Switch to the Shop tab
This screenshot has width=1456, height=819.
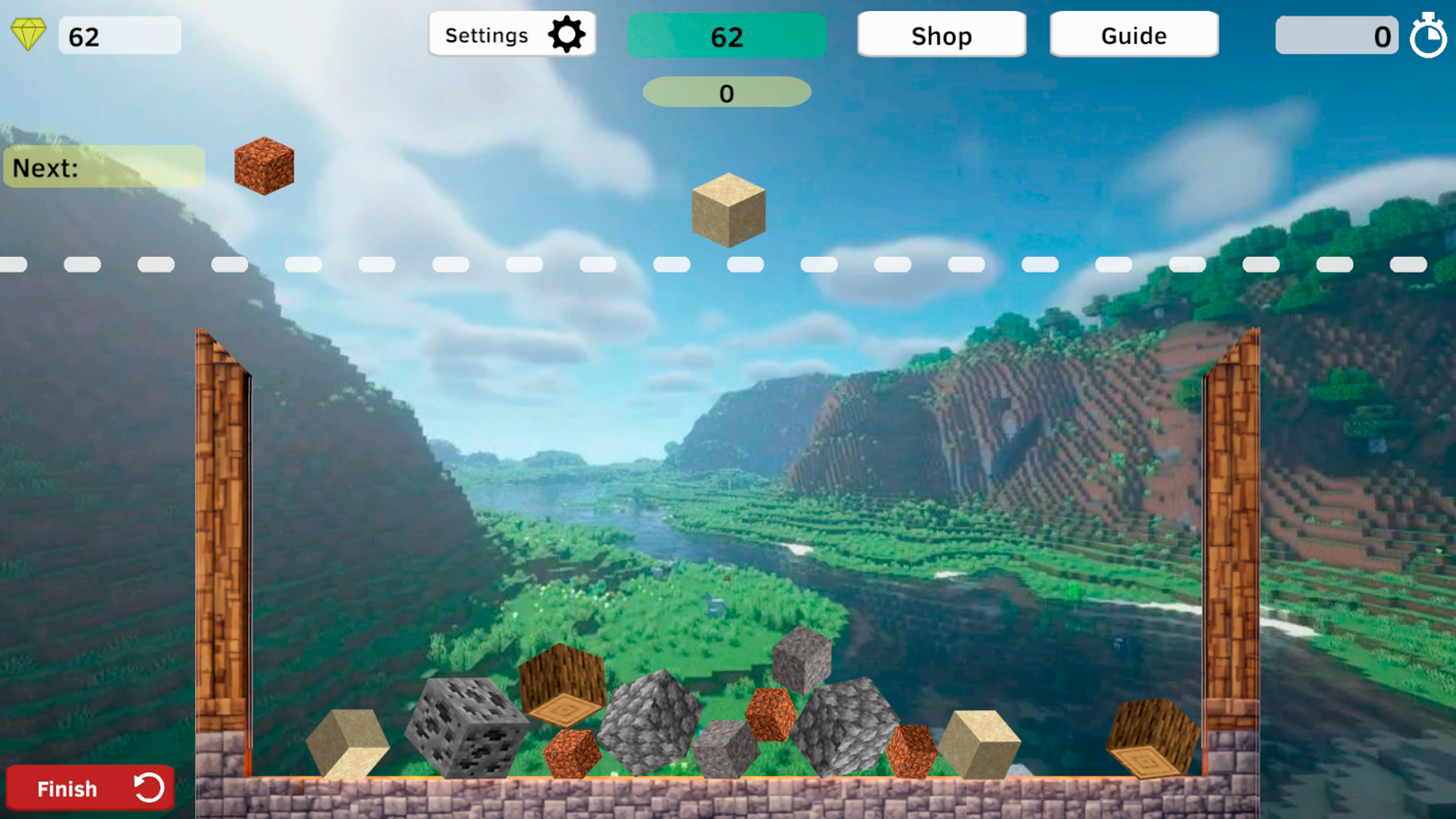click(x=941, y=34)
